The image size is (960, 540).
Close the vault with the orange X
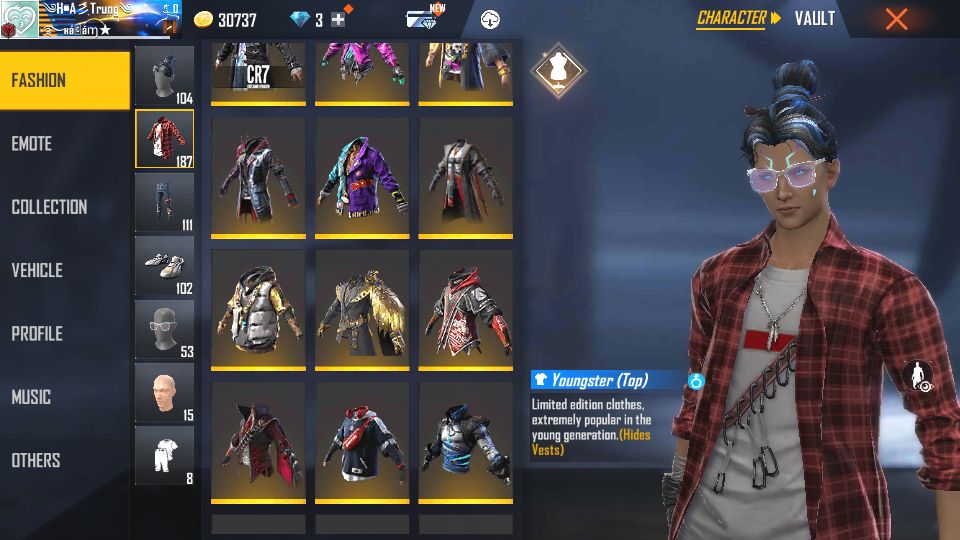[x=896, y=18]
